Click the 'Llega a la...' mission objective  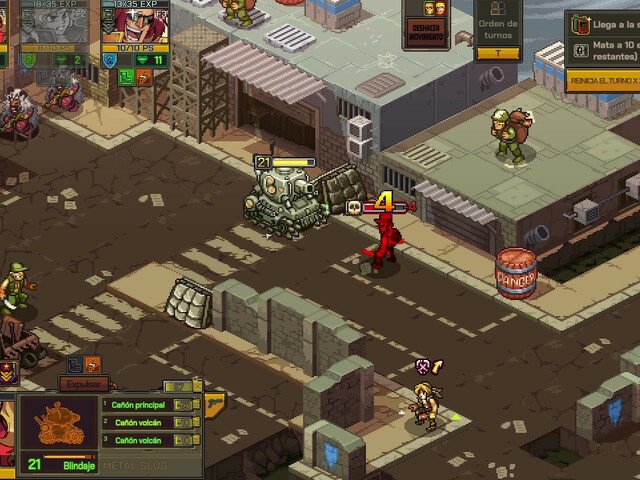(x=602, y=21)
